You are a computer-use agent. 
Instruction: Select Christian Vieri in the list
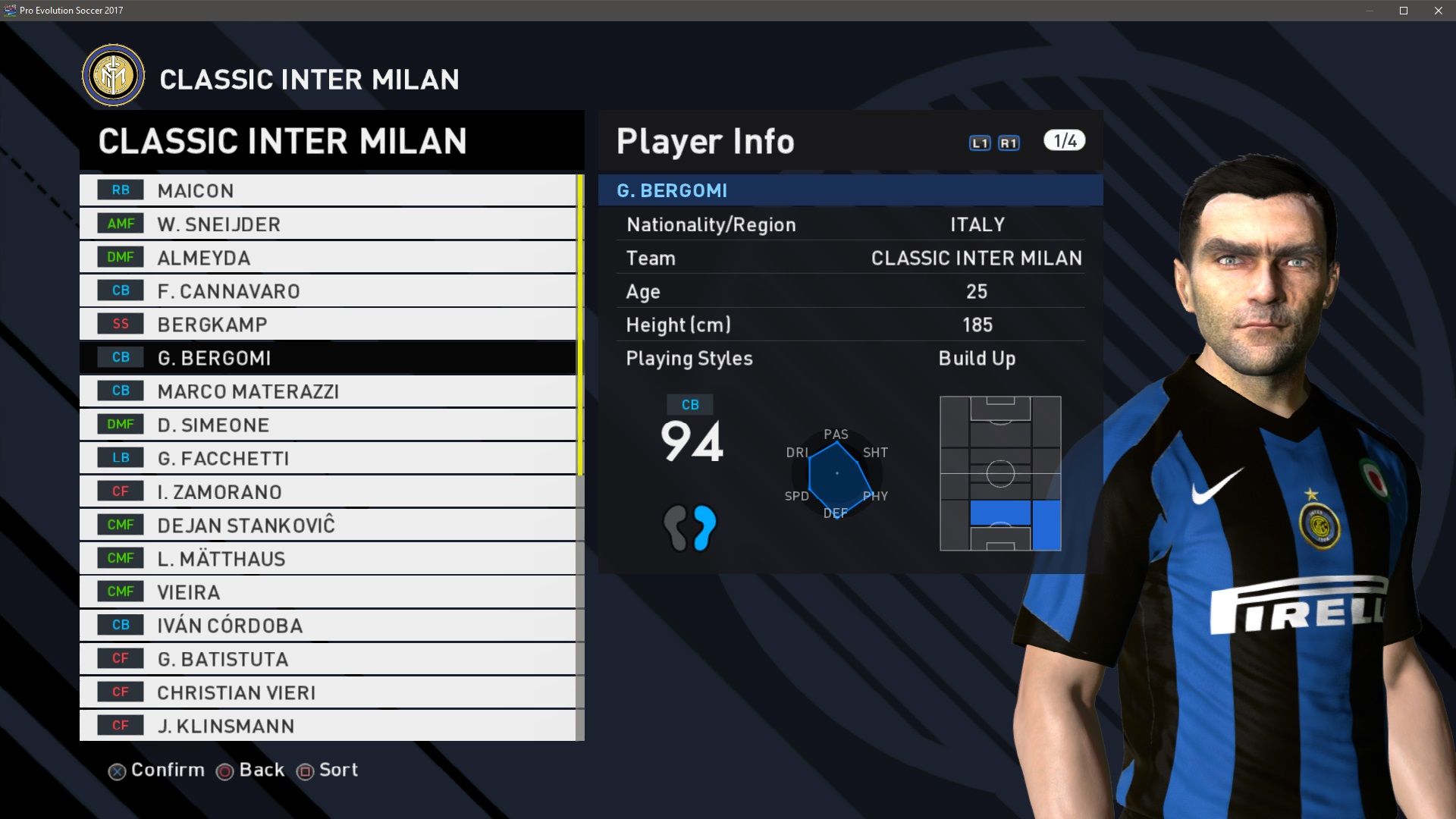(328, 692)
